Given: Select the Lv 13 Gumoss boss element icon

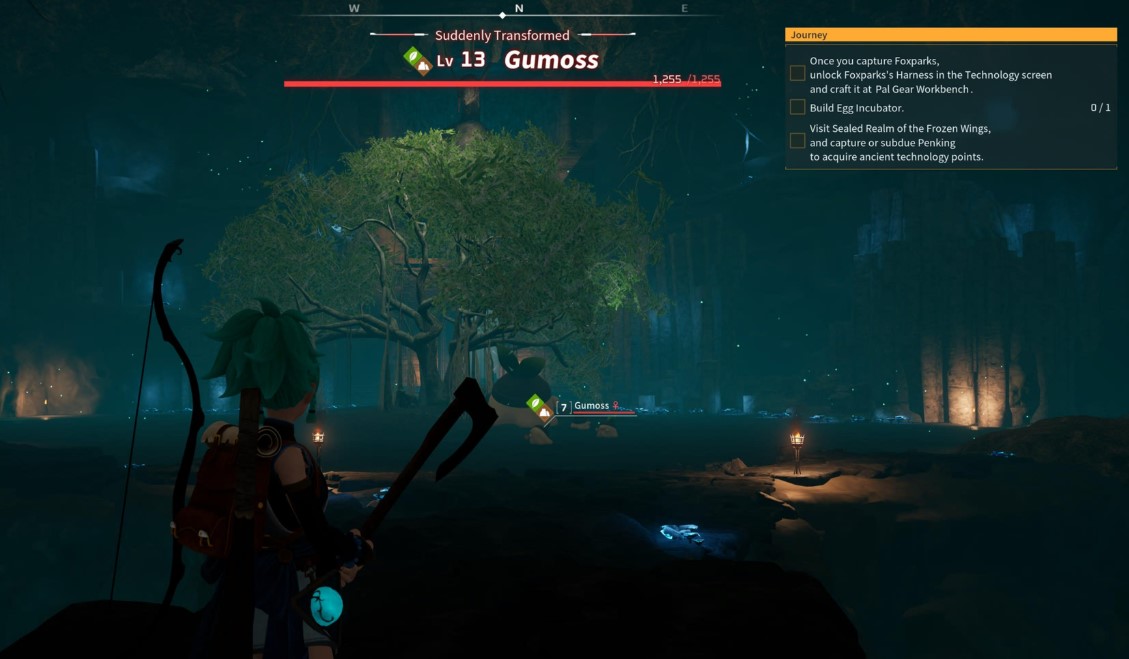Looking at the screenshot, I should [417, 60].
